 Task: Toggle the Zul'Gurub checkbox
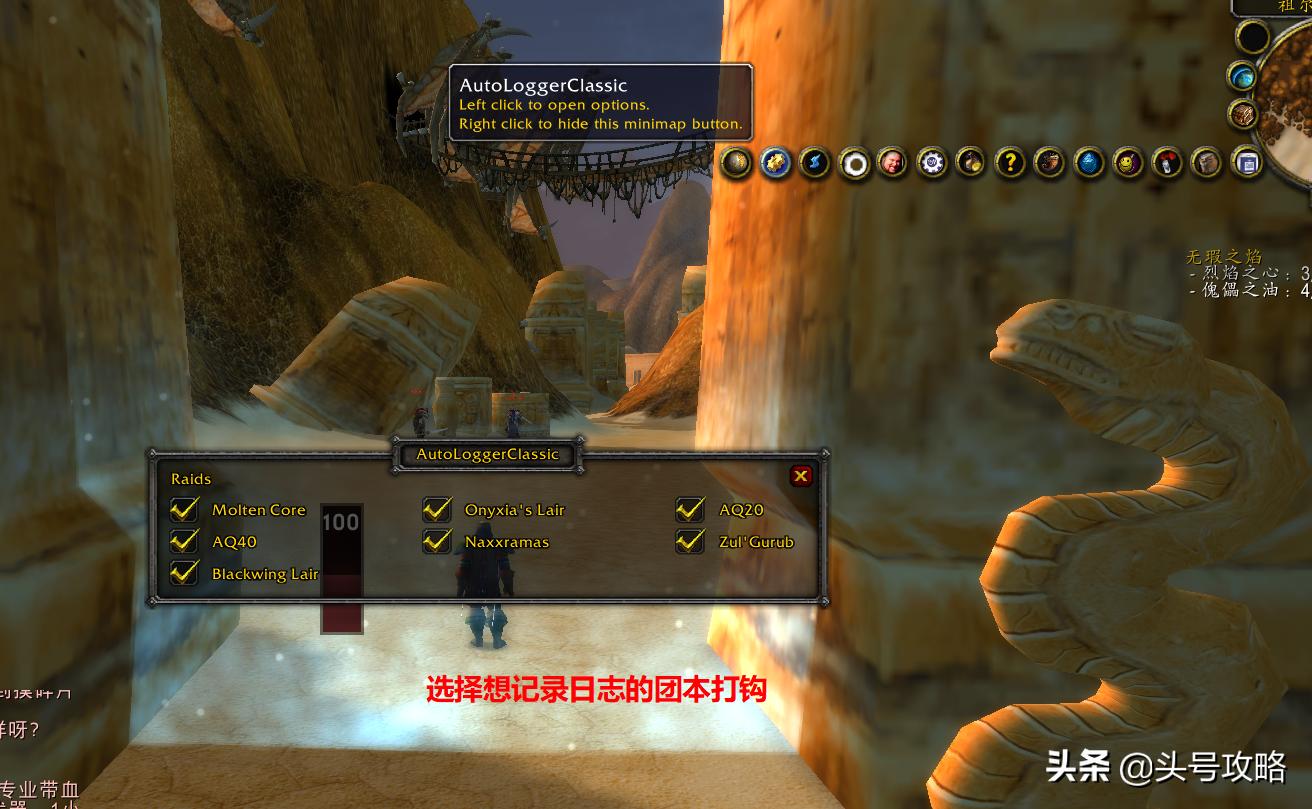click(690, 542)
